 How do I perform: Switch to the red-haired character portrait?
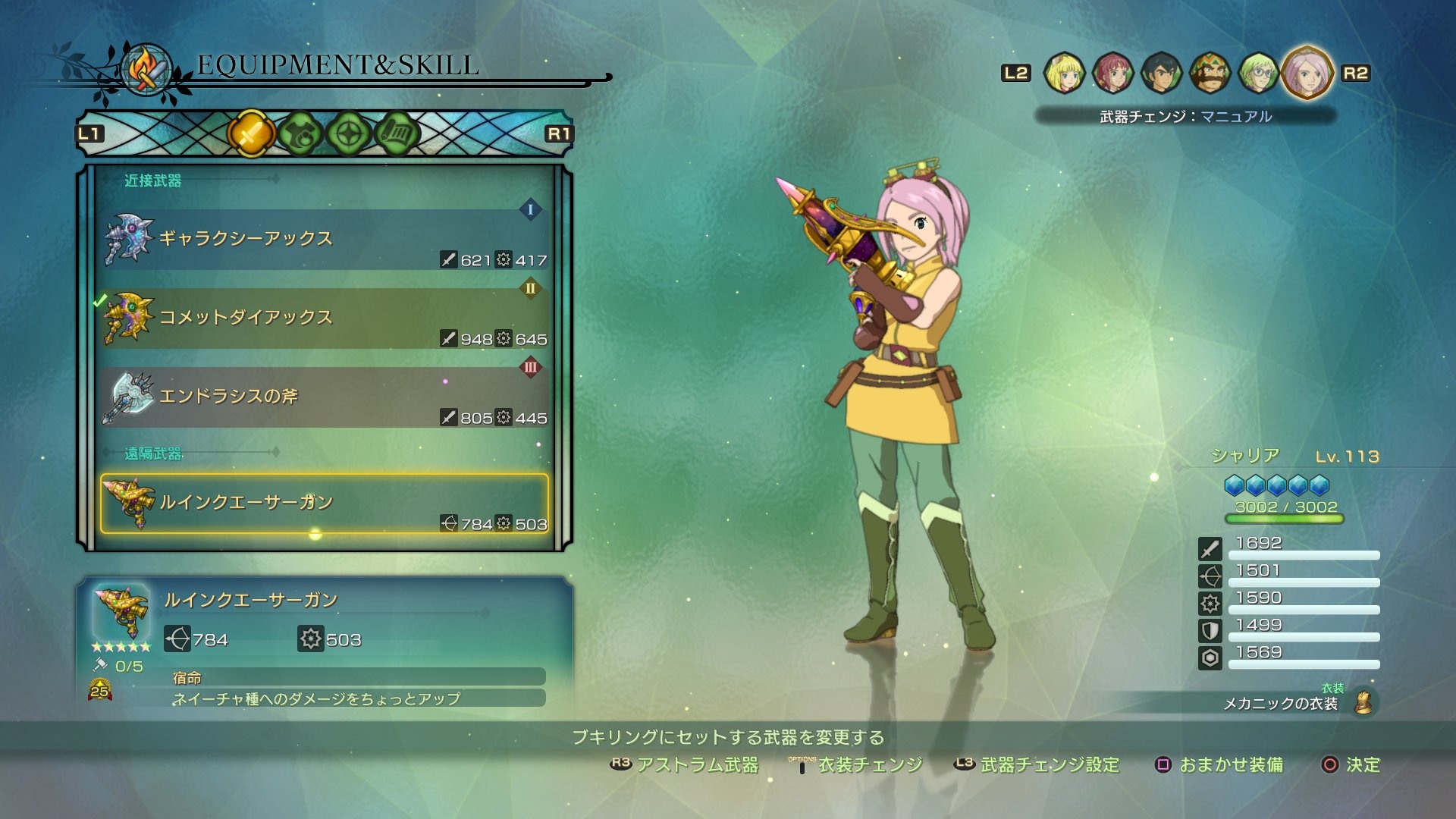pyautogui.click(x=1112, y=74)
